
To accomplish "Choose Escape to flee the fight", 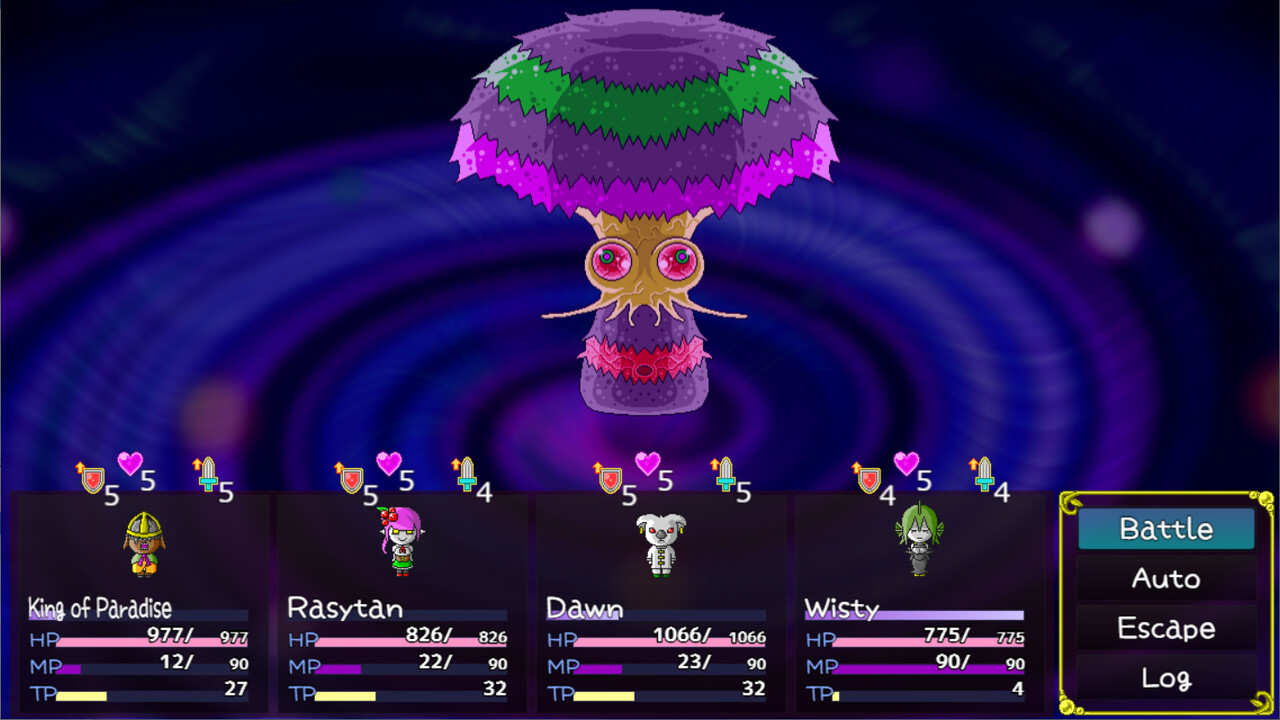I will tap(1166, 627).
